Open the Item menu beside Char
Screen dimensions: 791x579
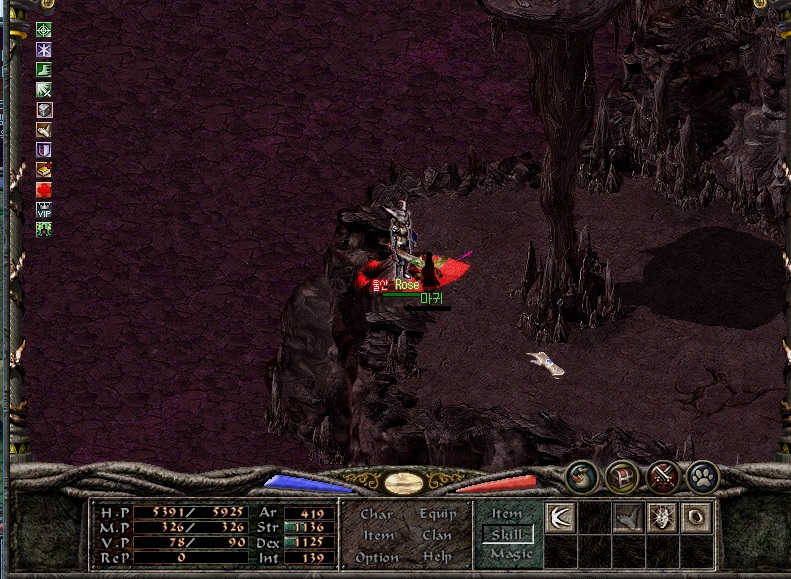click(378, 535)
